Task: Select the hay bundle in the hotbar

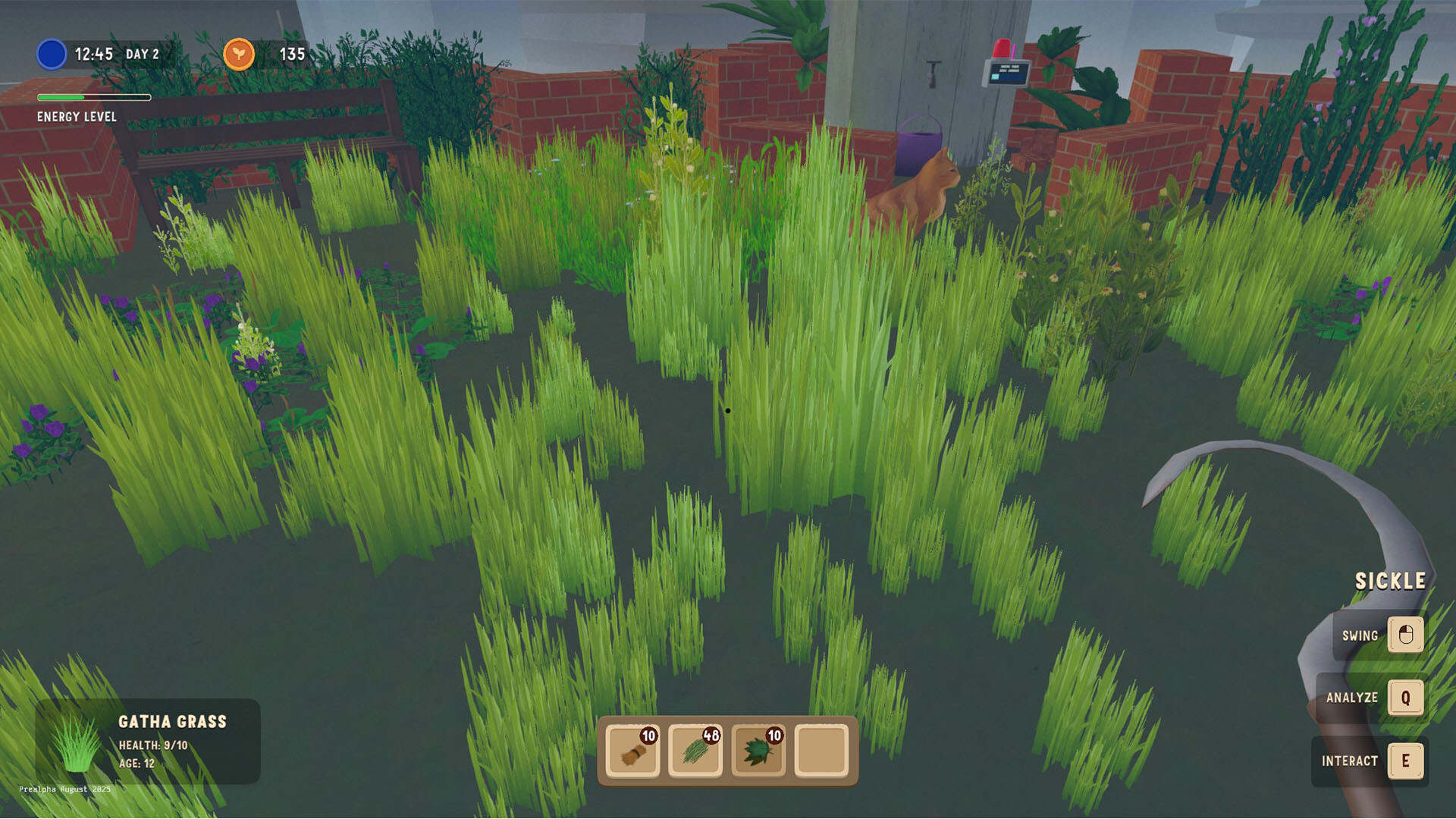Action: pyautogui.click(x=633, y=751)
